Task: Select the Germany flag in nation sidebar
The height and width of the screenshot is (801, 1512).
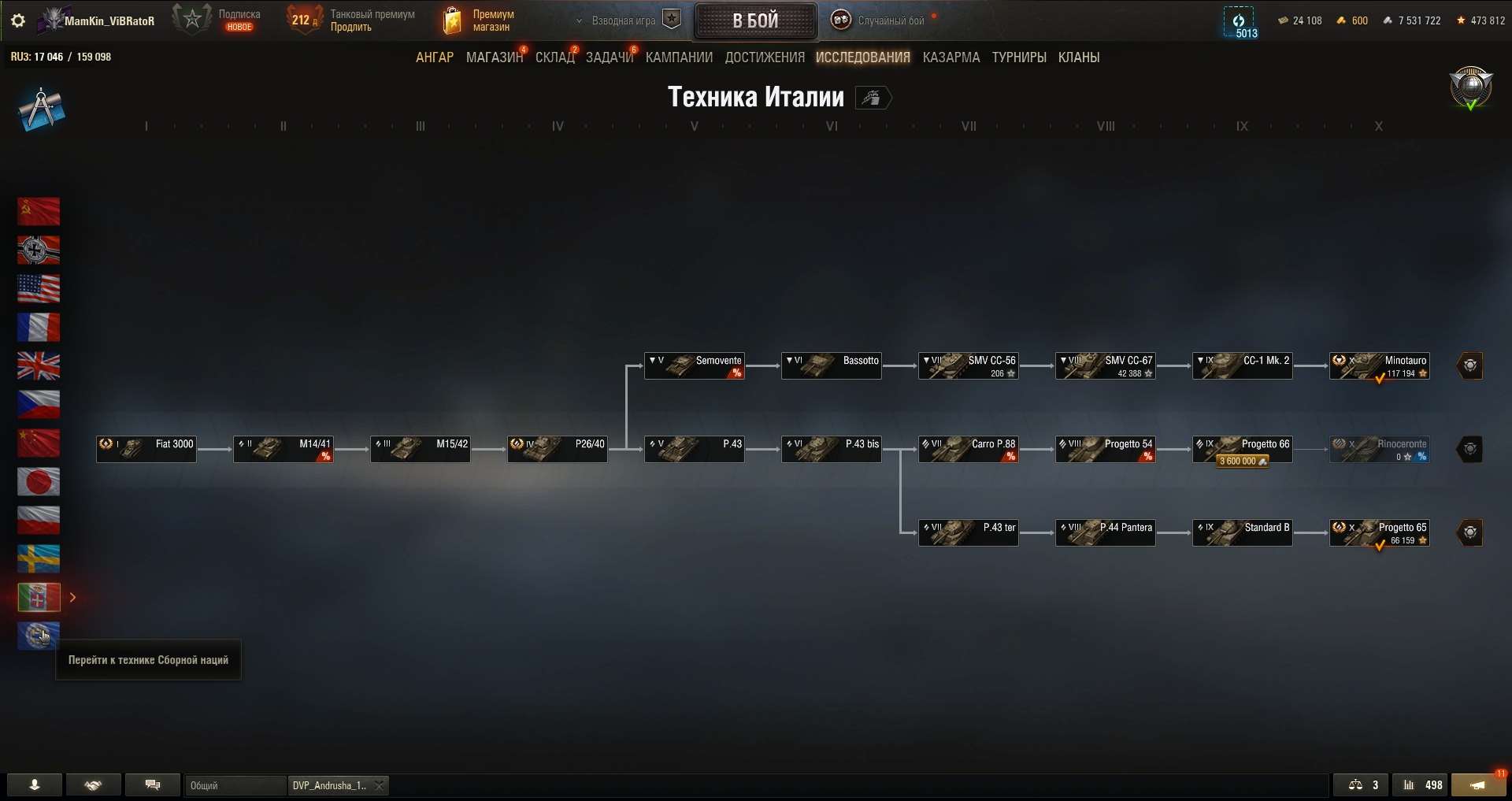Action: (38, 250)
